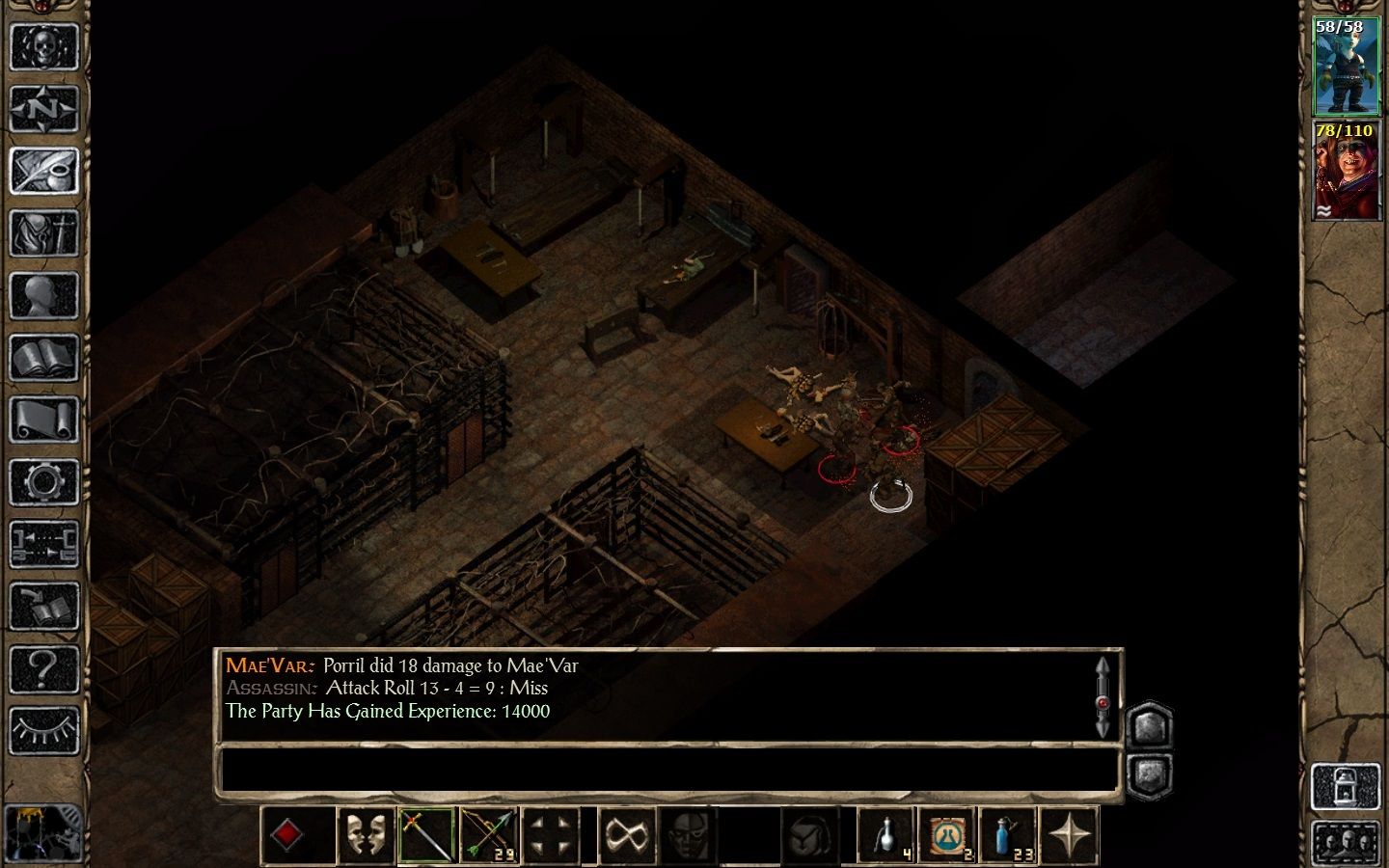Viewport: 1389px width, 868px height.
Task: Equip the bow with 29 arrows
Action: point(489,834)
